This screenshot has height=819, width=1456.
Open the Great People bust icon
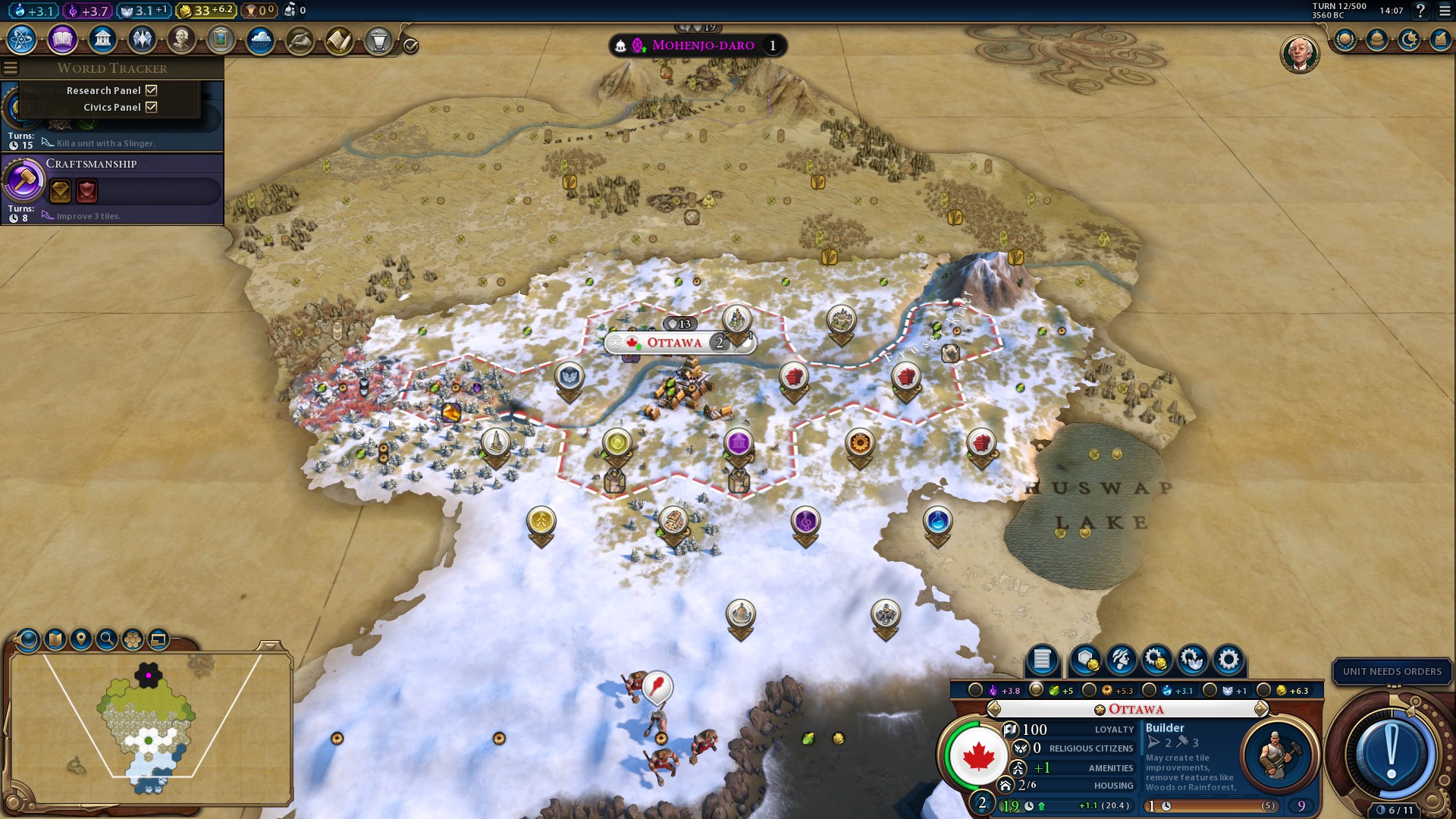[181, 39]
